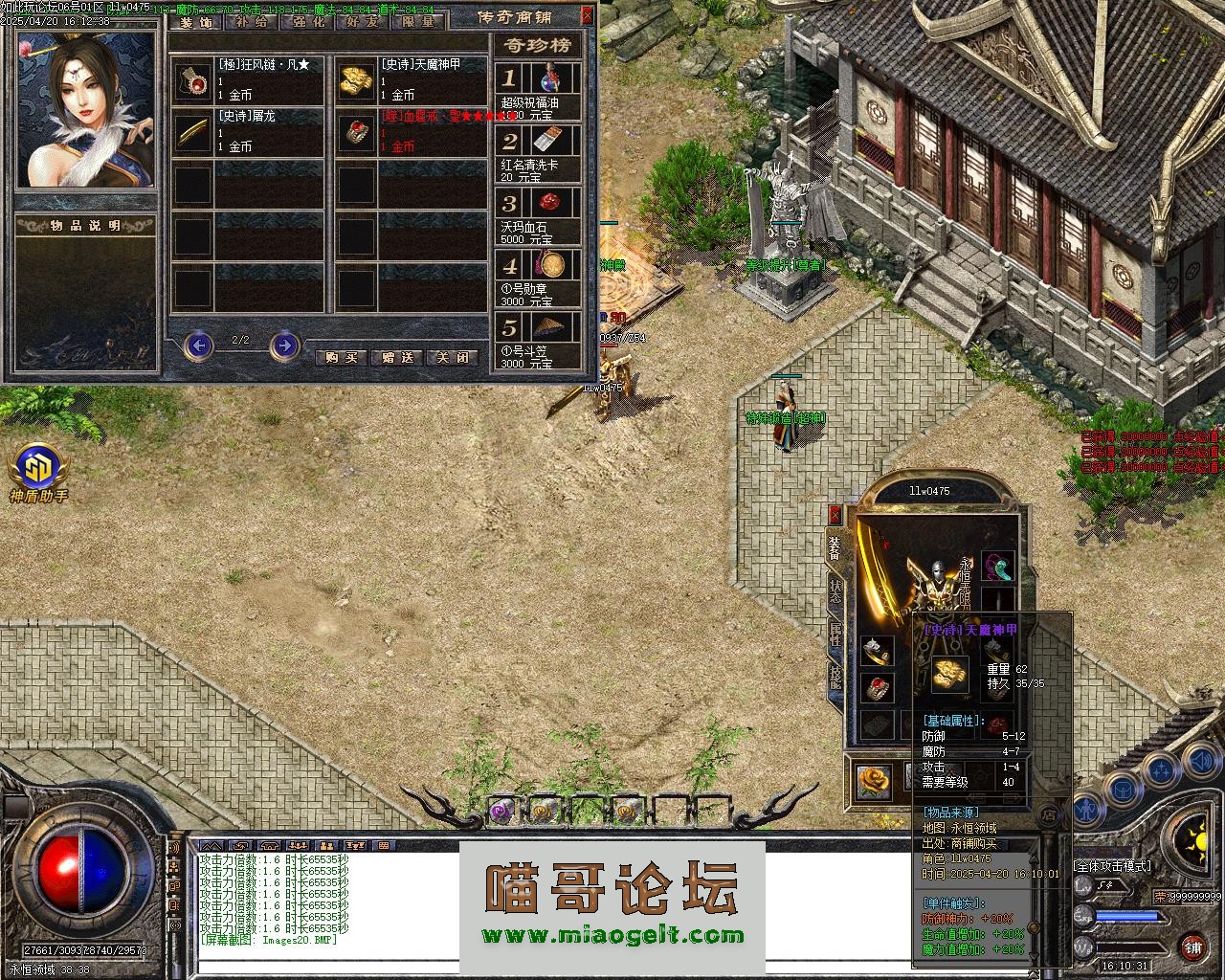Click the 关闭 close button
This screenshot has height=980, width=1225.
click(x=452, y=357)
